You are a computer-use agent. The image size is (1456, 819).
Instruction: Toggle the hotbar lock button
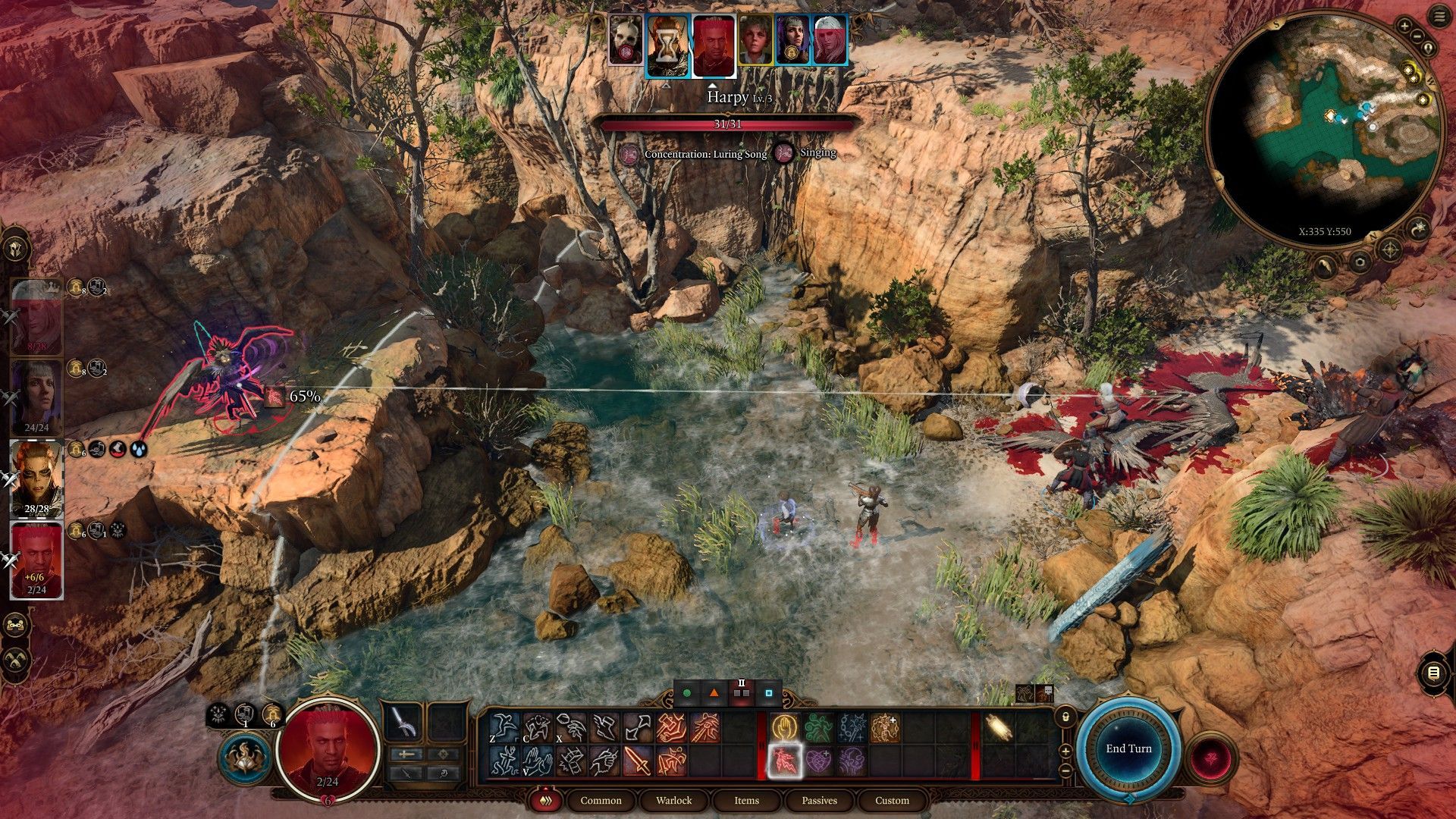point(1065,716)
